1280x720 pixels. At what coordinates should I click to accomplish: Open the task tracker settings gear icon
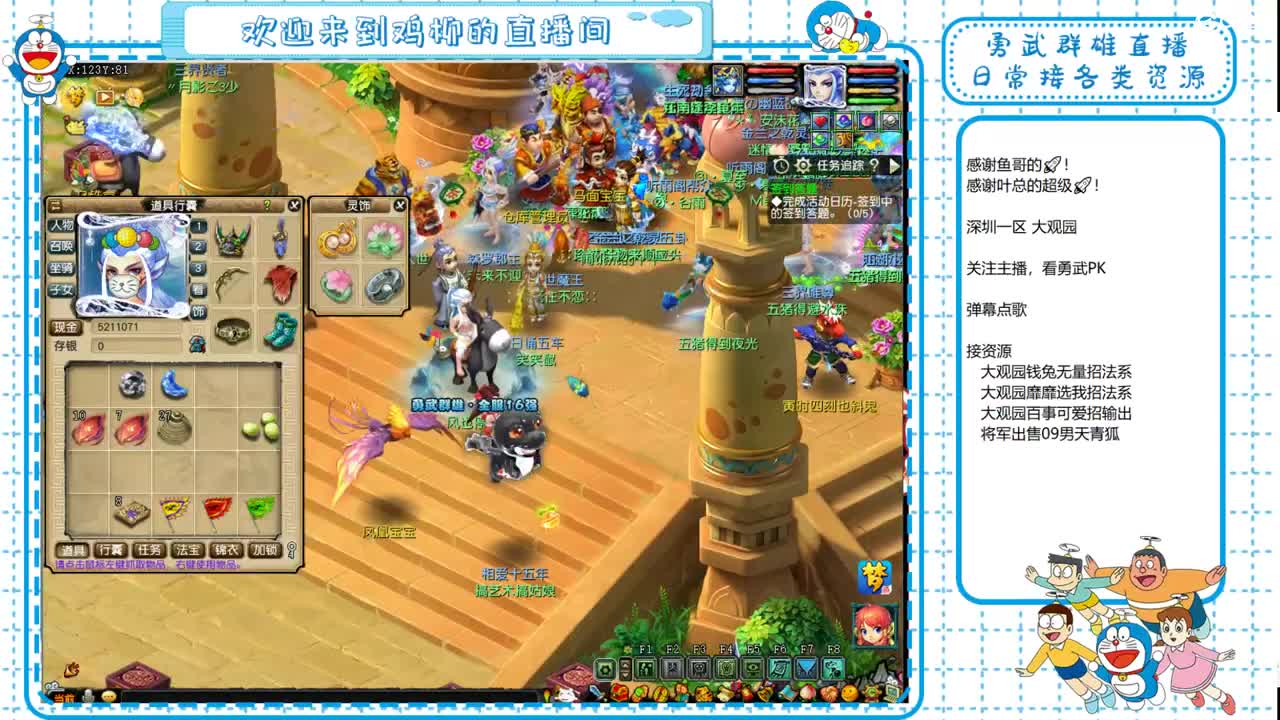(x=803, y=166)
